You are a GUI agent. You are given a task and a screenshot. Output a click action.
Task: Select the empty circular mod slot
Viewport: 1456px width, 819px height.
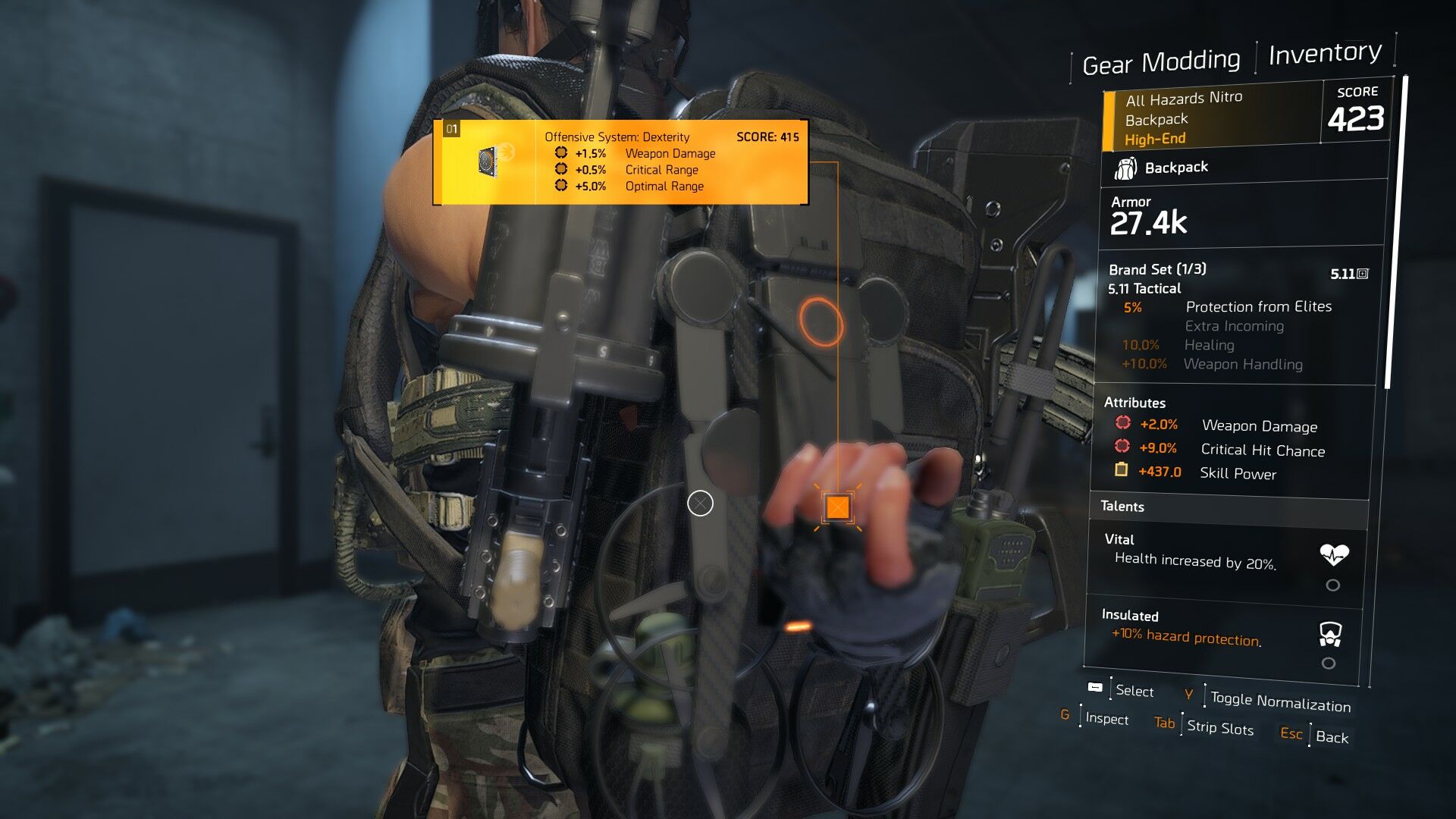[700, 503]
